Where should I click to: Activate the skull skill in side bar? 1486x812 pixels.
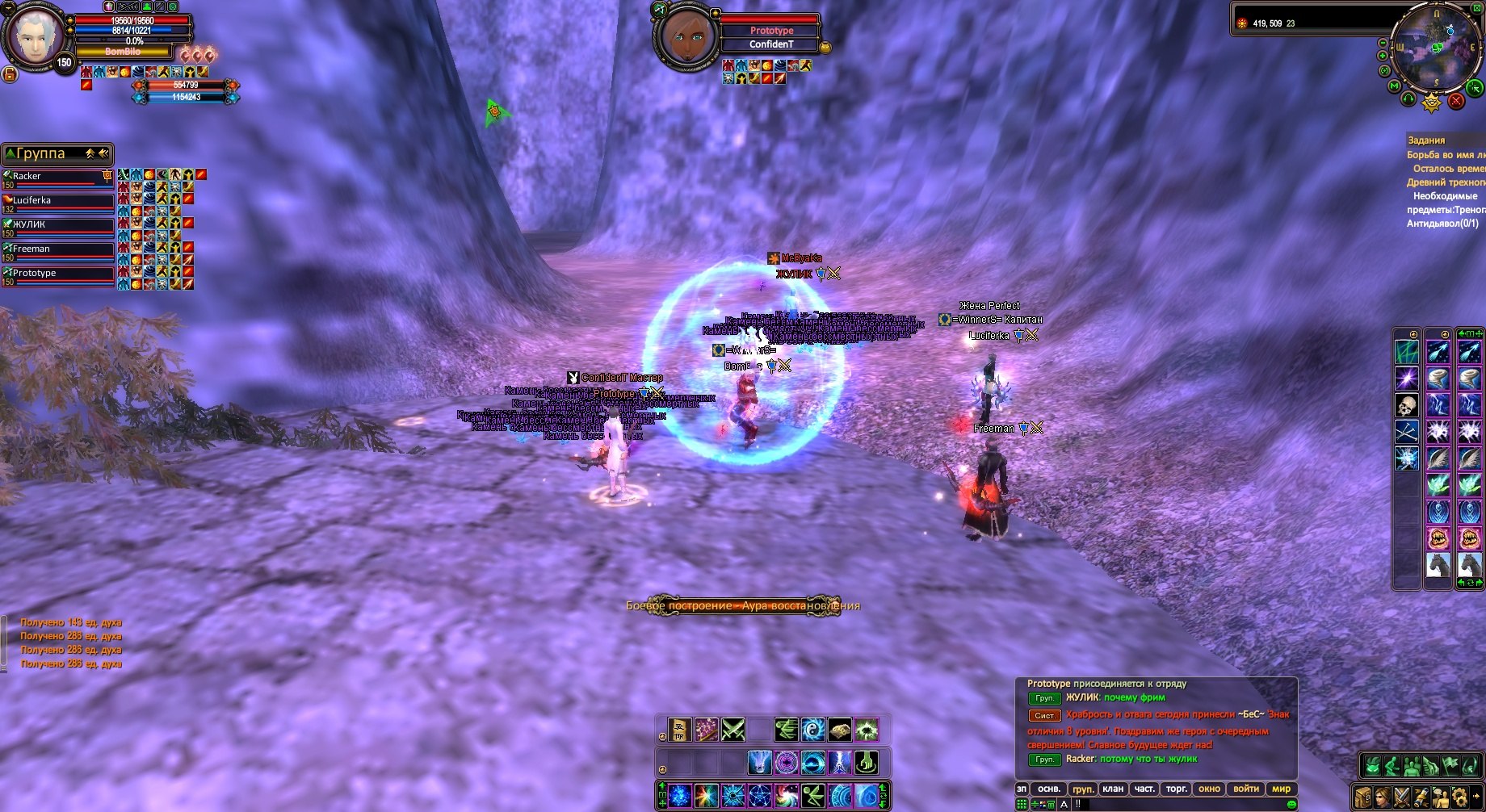coord(1407,405)
